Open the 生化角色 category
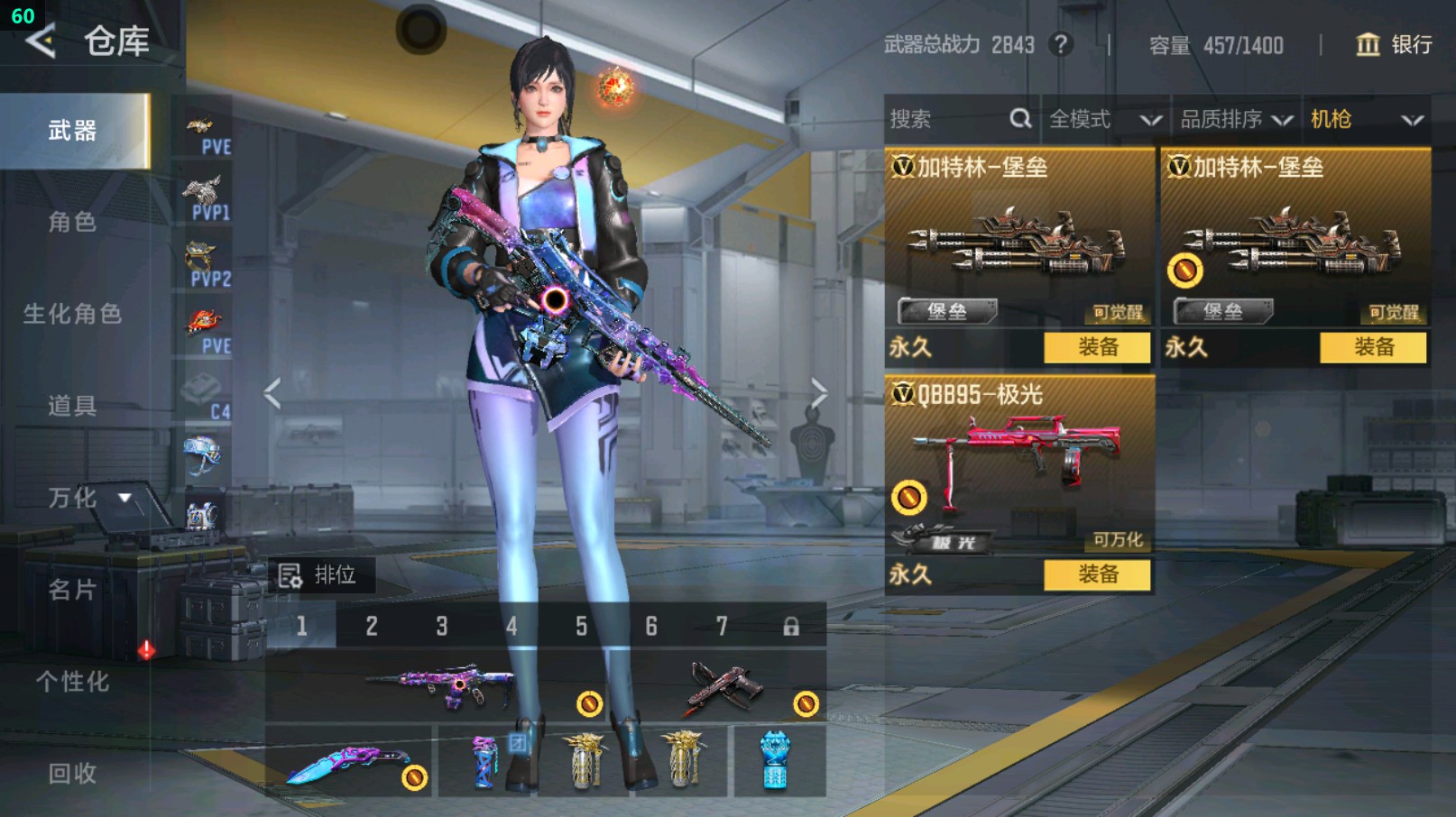 [x=72, y=314]
